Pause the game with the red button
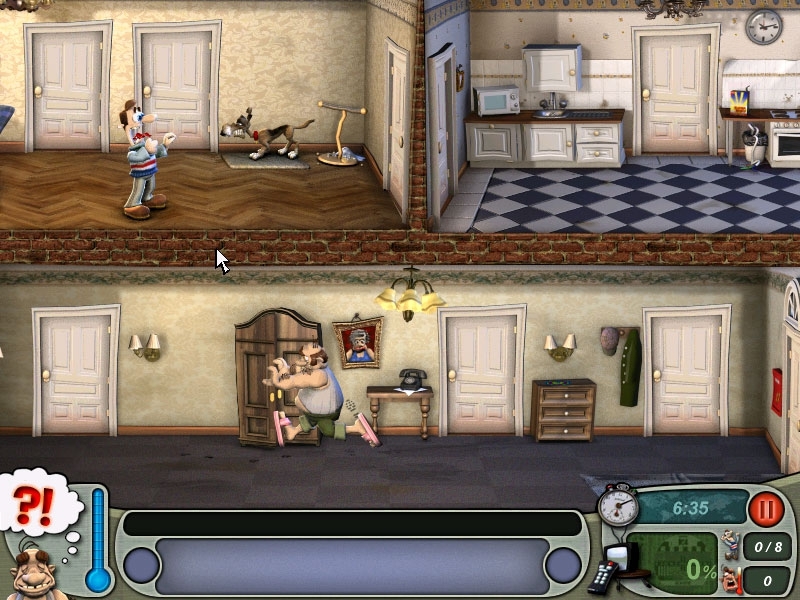 tap(765, 509)
